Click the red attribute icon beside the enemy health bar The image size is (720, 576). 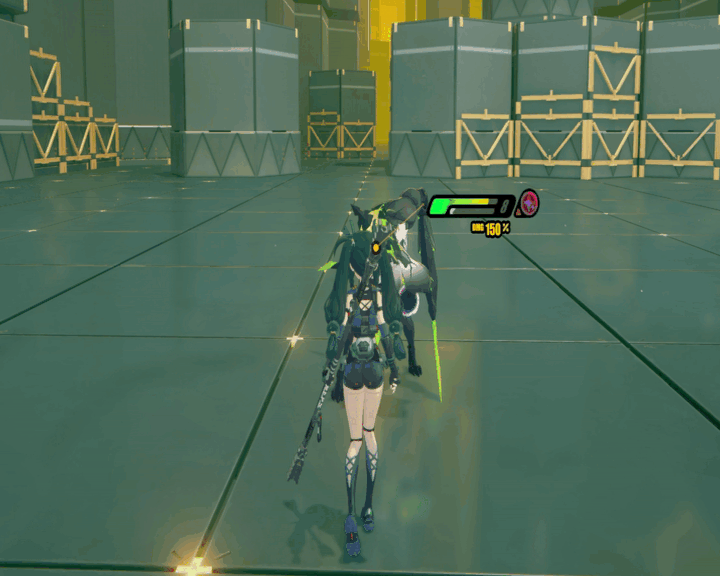[x=528, y=206]
